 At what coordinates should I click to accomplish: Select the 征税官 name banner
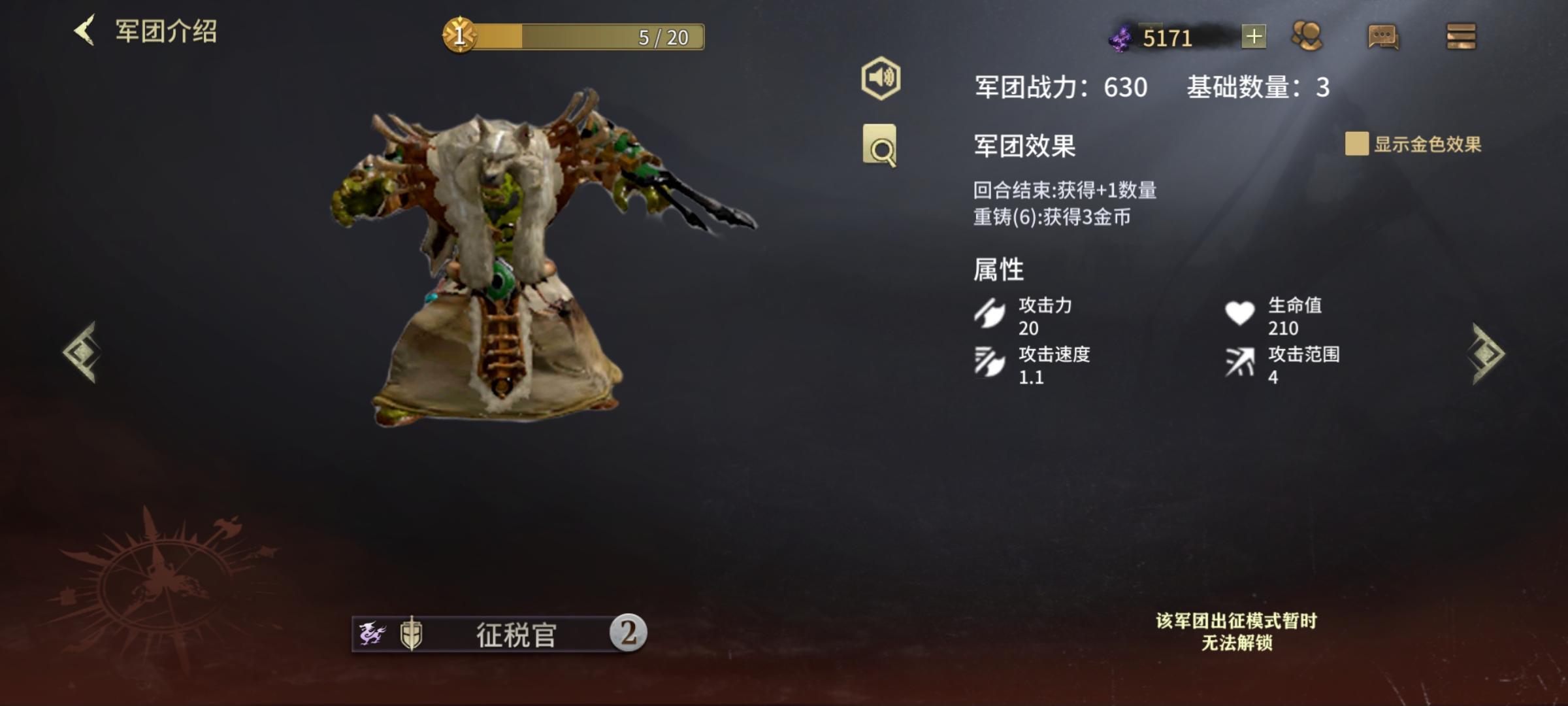499,634
